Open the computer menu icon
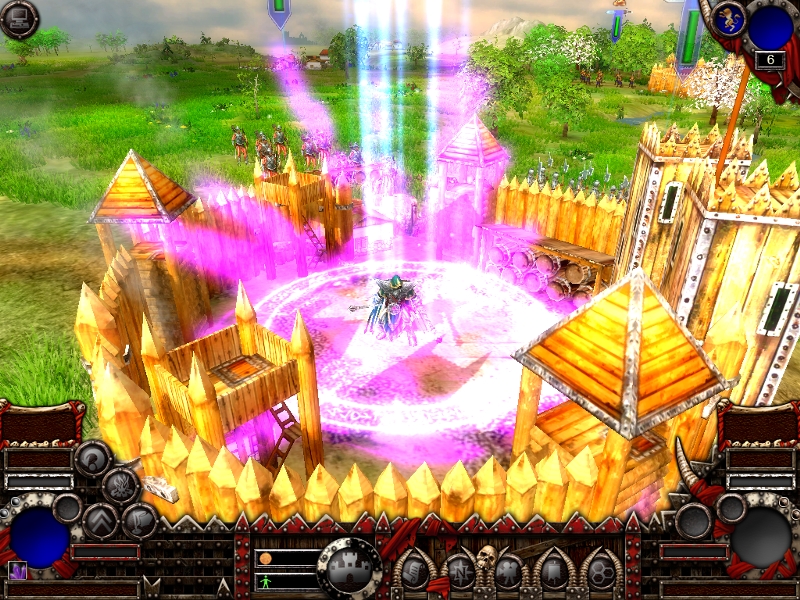The width and height of the screenshot is (800, 600). [x=19, y=19]
